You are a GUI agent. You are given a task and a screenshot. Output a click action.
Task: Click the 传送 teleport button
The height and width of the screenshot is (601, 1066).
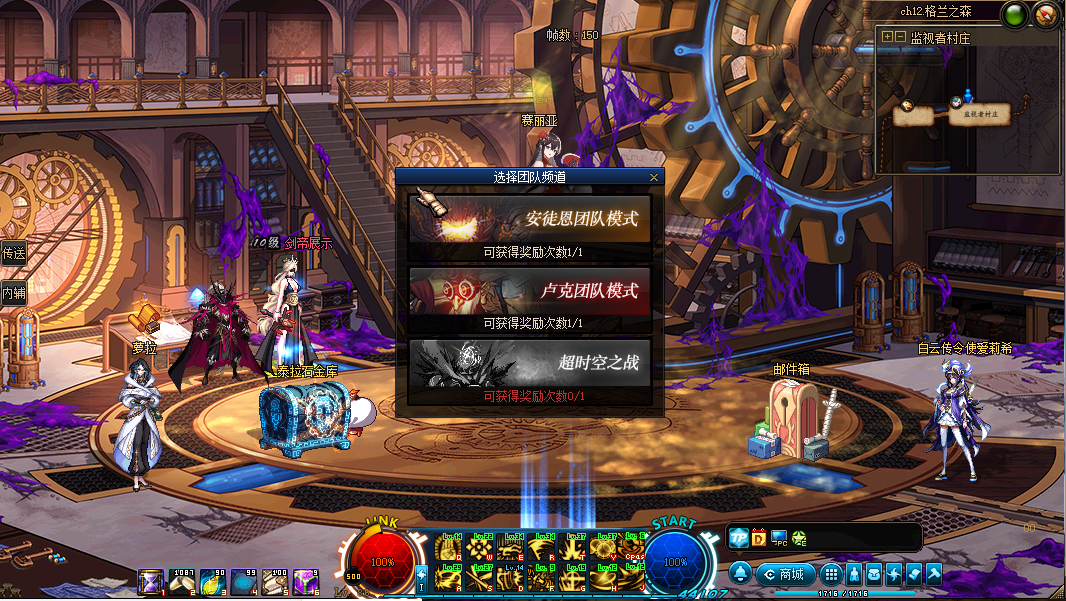(13, 253)
